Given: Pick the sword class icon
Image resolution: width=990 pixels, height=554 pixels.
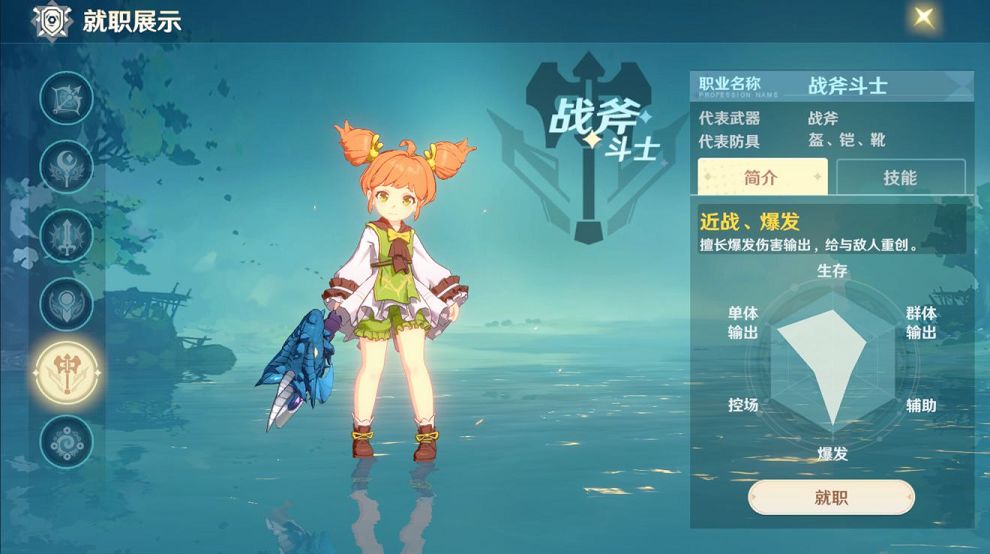Looking at the screenshot, I should [66, 235].
